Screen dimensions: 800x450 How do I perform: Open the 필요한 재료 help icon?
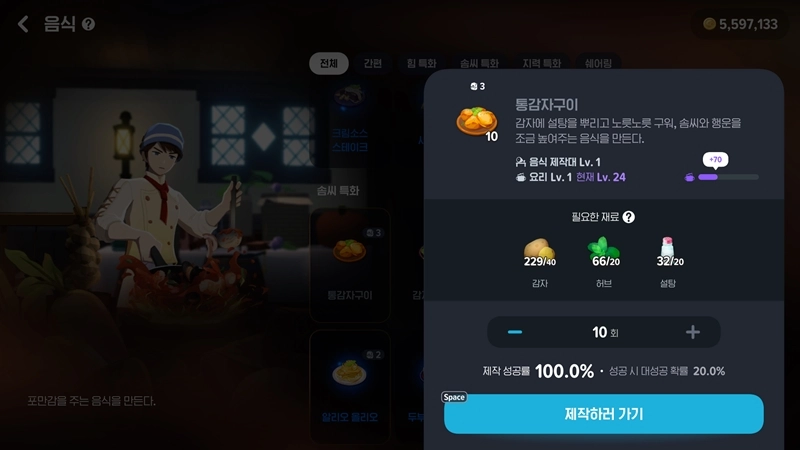click(629, 217)
